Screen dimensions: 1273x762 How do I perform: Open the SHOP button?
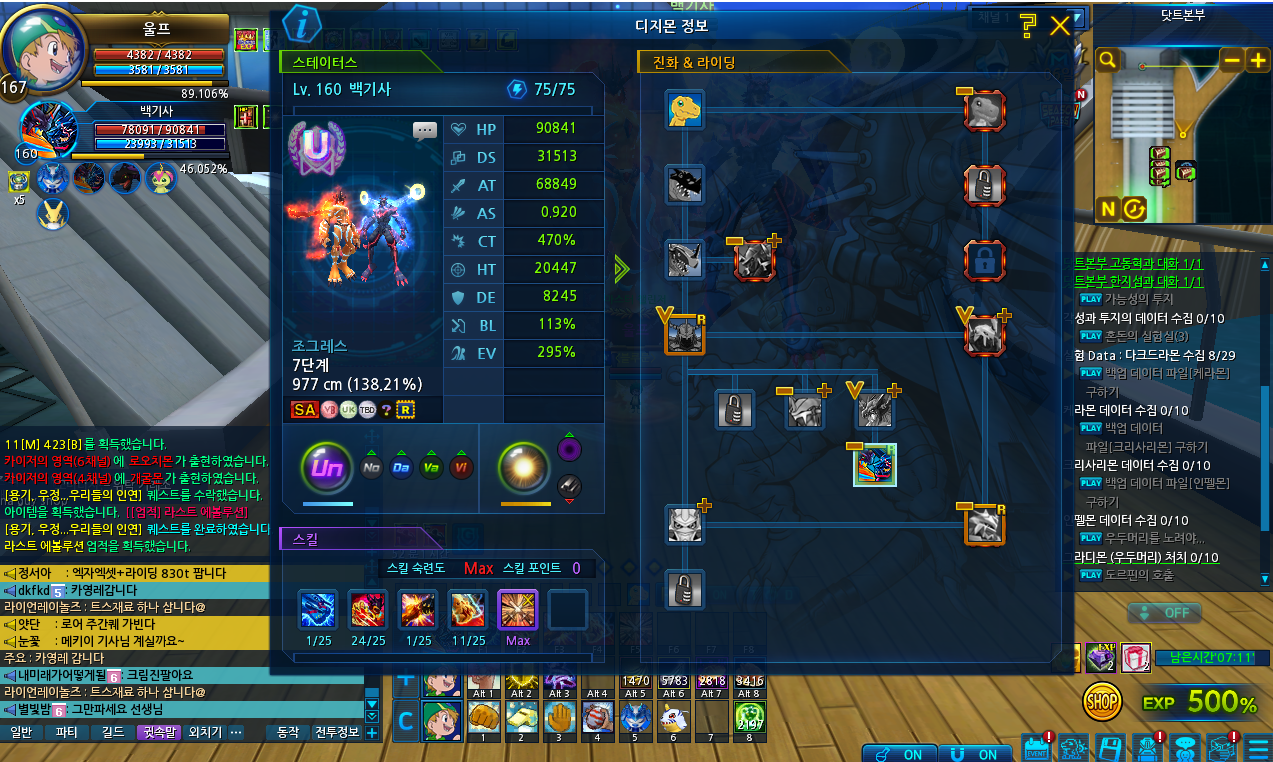click(x=1102, y=702)
